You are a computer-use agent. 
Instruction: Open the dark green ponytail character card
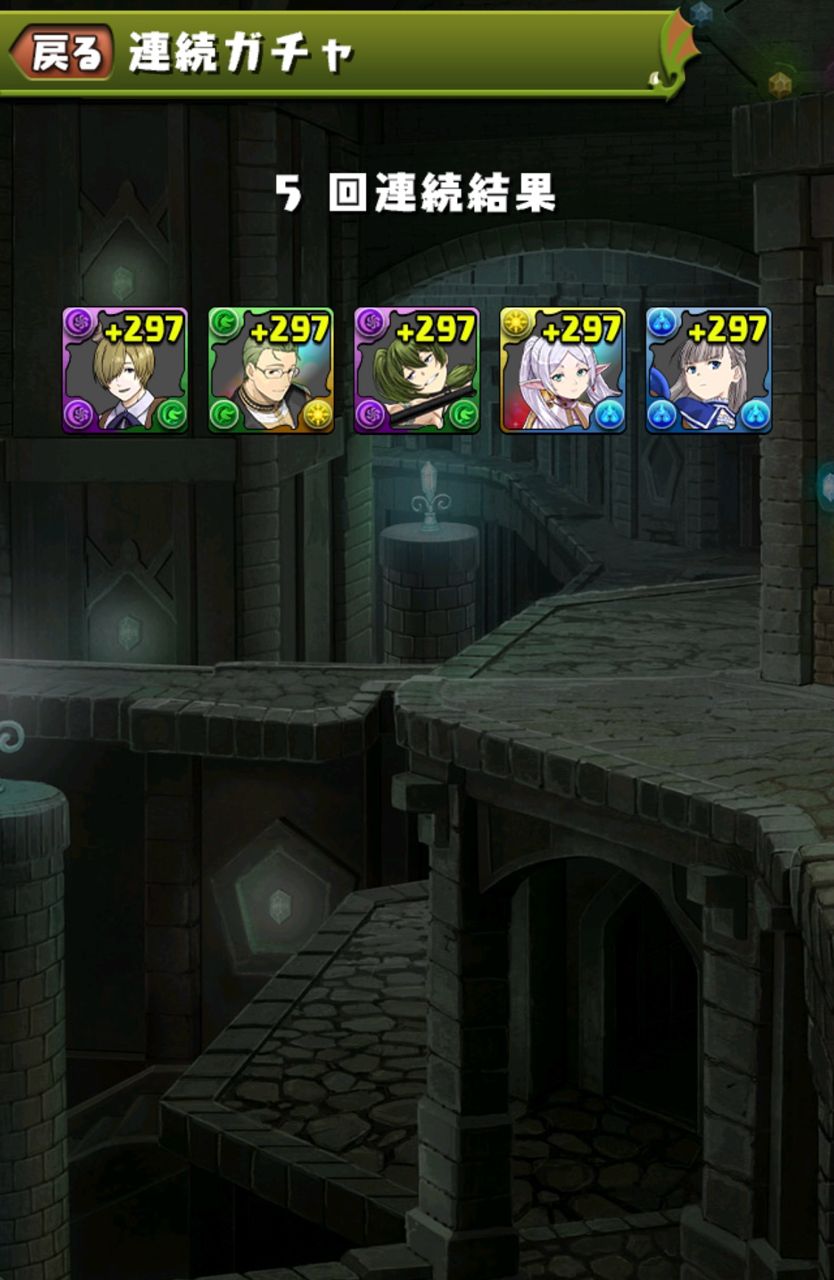click(x=417, y=370)
